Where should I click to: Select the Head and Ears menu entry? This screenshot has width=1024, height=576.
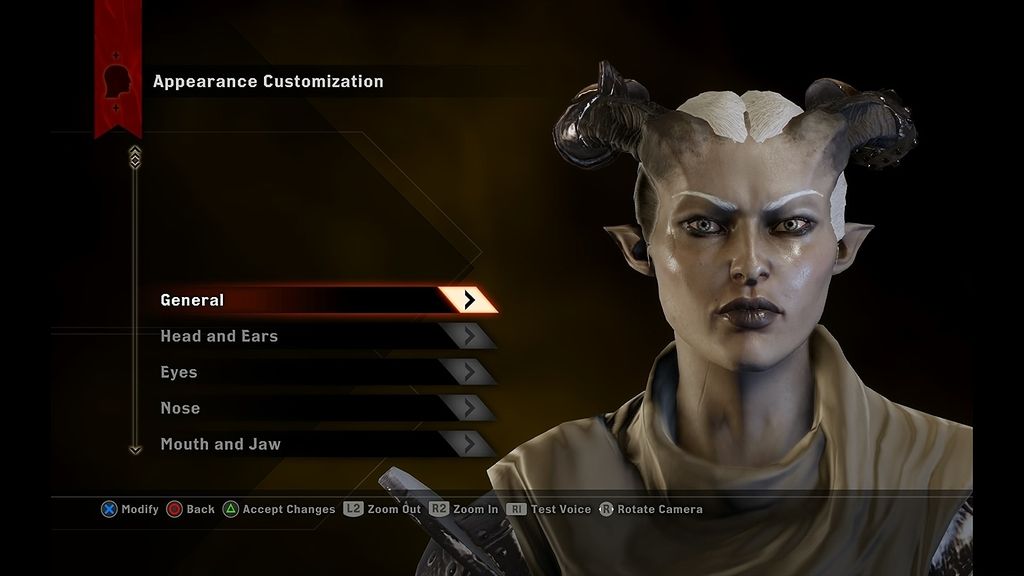320,336
